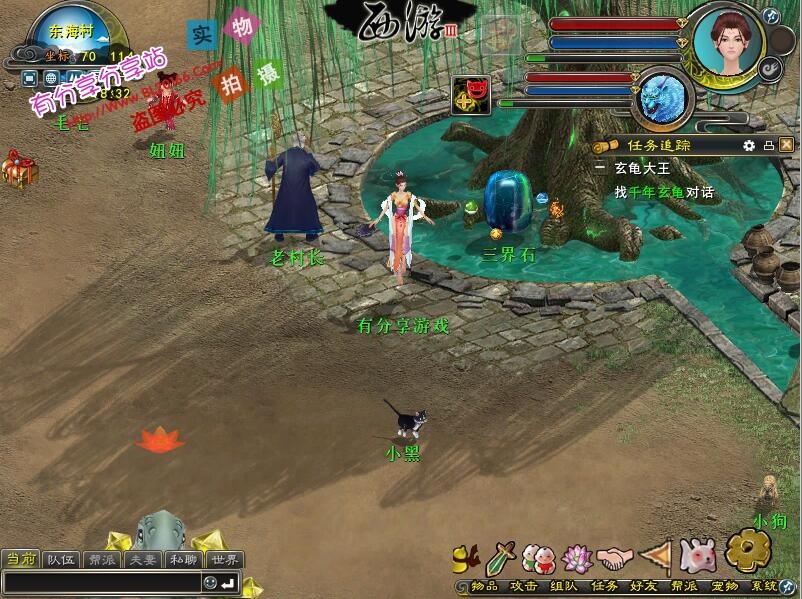Open the chat emoji smiley picker
This screenshot has width=802, height=599.
click(x=210, y=582)
